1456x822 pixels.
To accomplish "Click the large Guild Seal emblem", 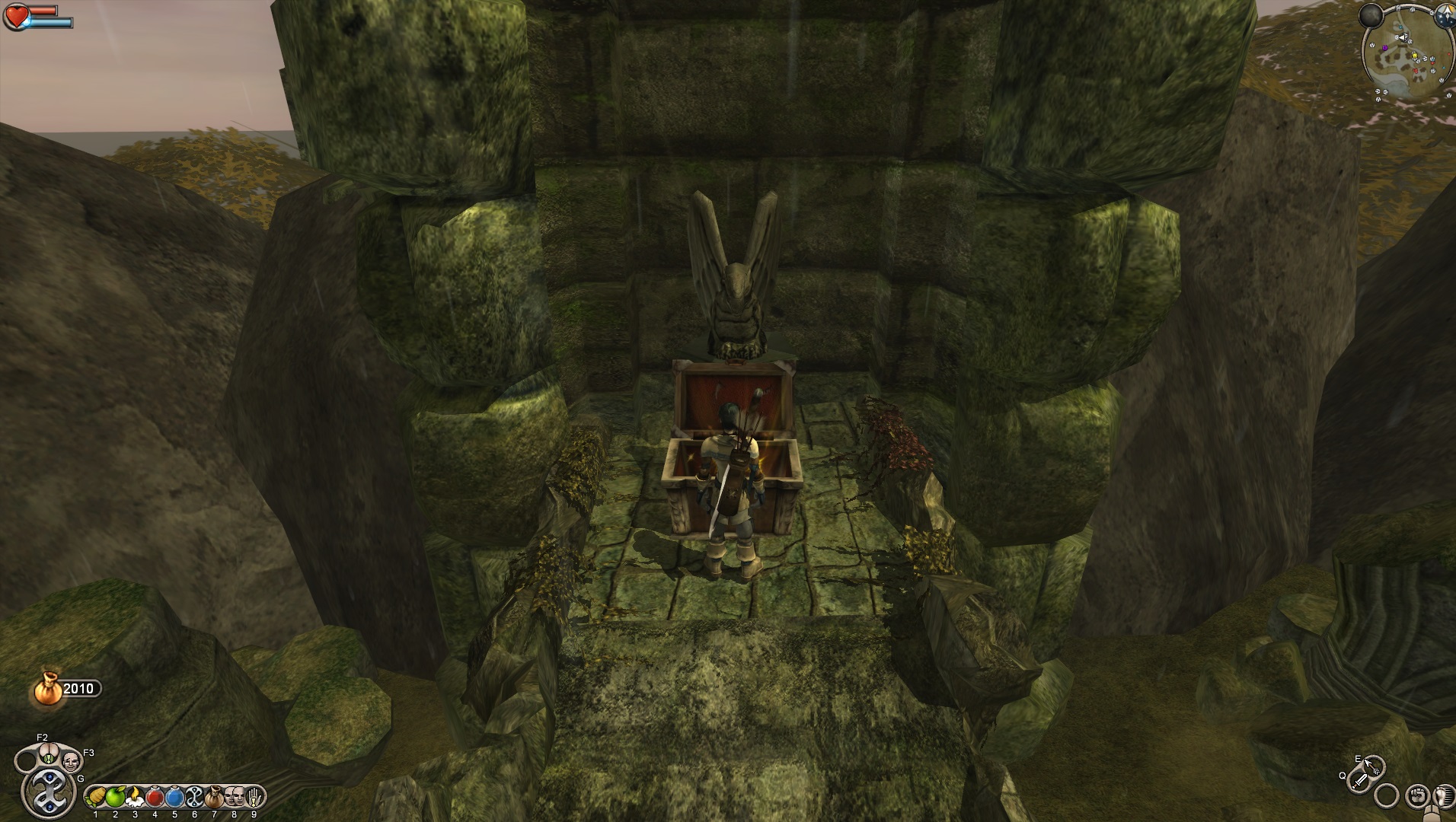I will point(51,793).
